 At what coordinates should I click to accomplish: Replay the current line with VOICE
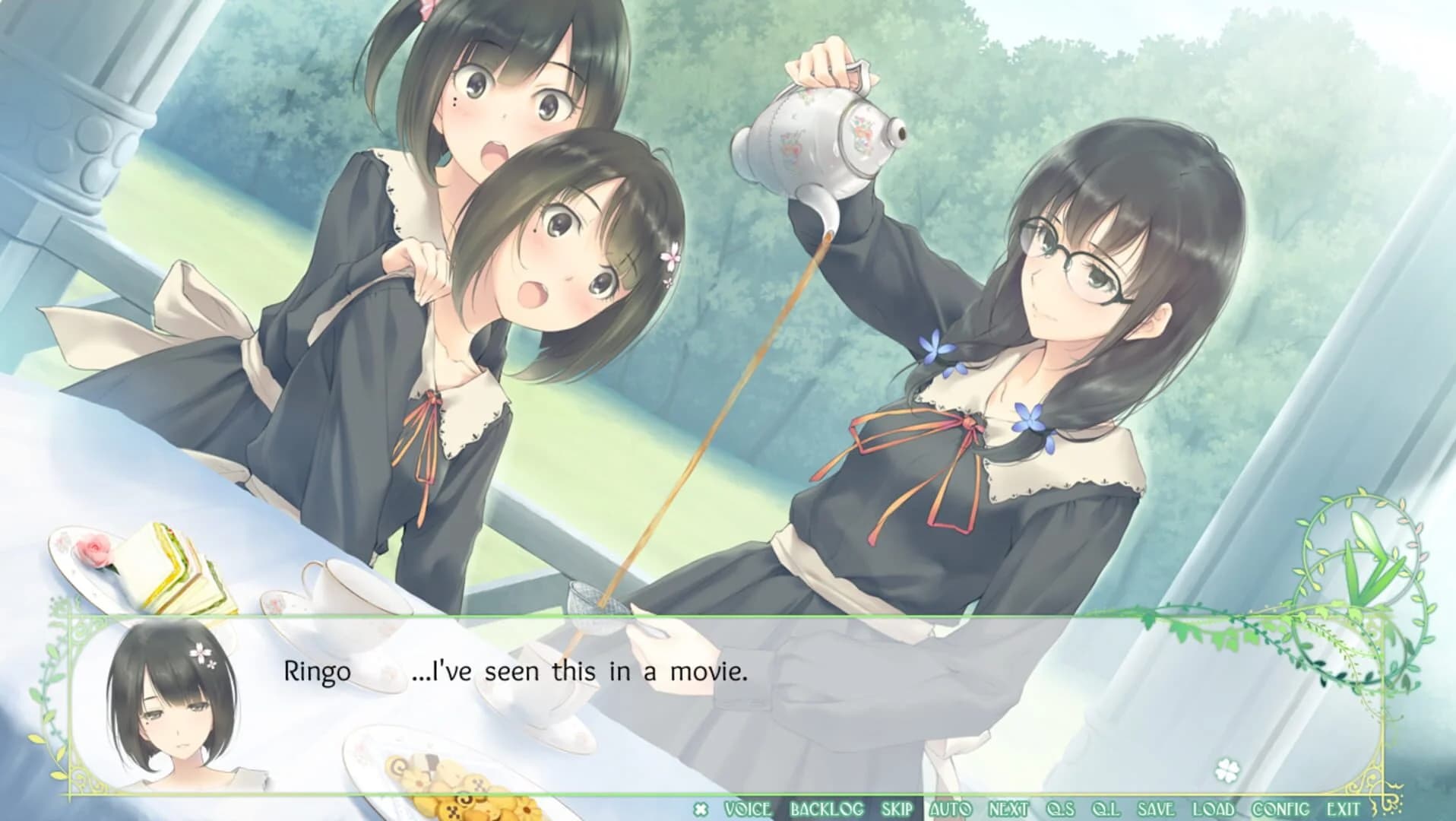(x=747, y=808)
